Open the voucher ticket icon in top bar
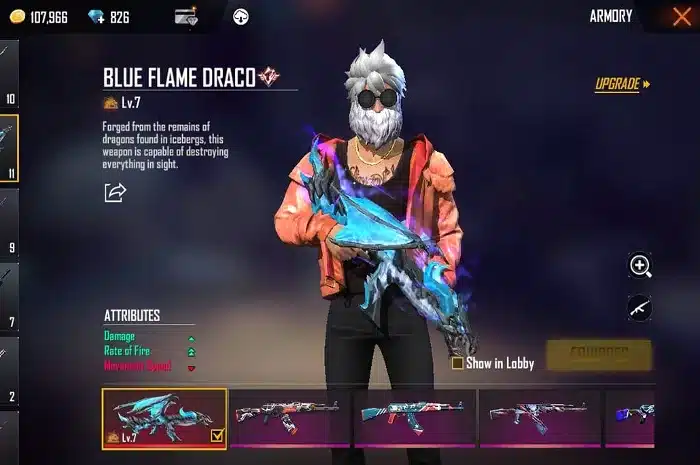 point(186,16)
